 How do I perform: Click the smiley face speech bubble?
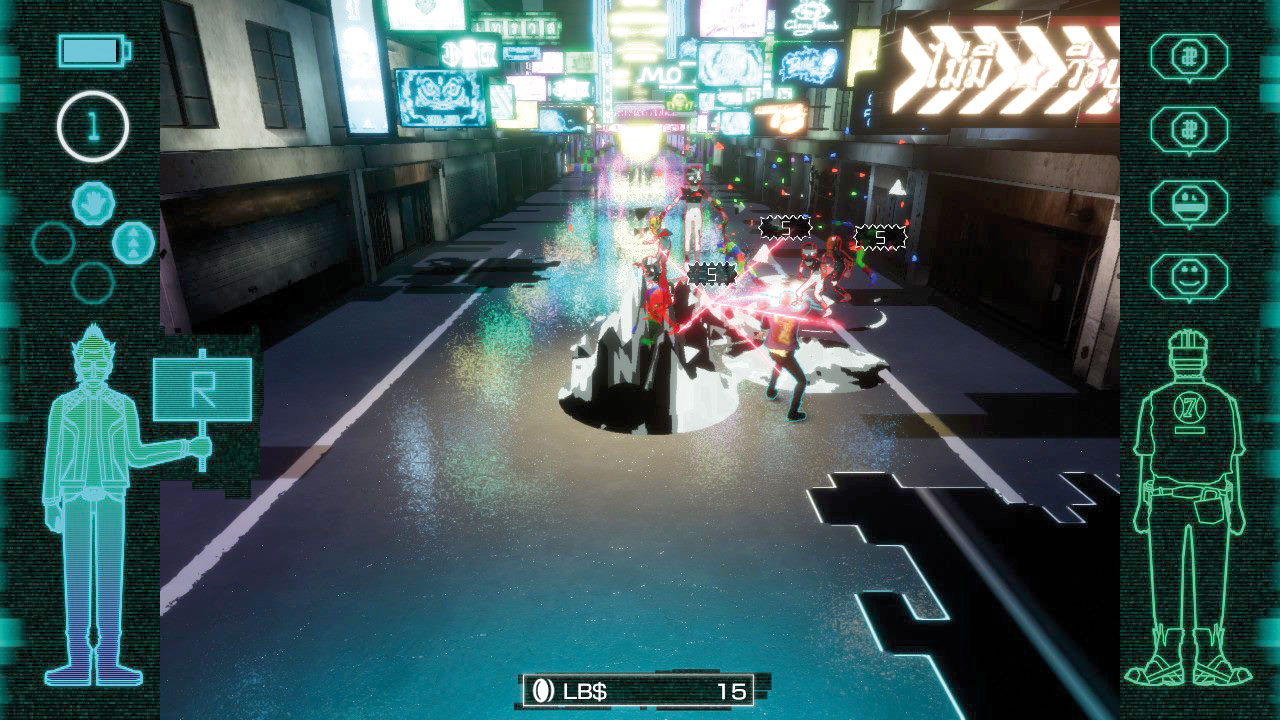[x=1188, y=276]
